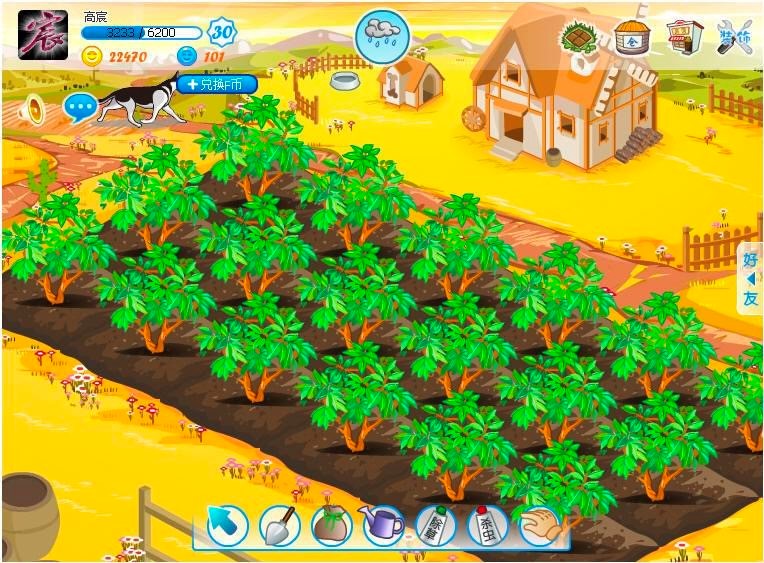Toggle the sound speaker icon
The image size is (764, 563).
click(x=35, y=108)
